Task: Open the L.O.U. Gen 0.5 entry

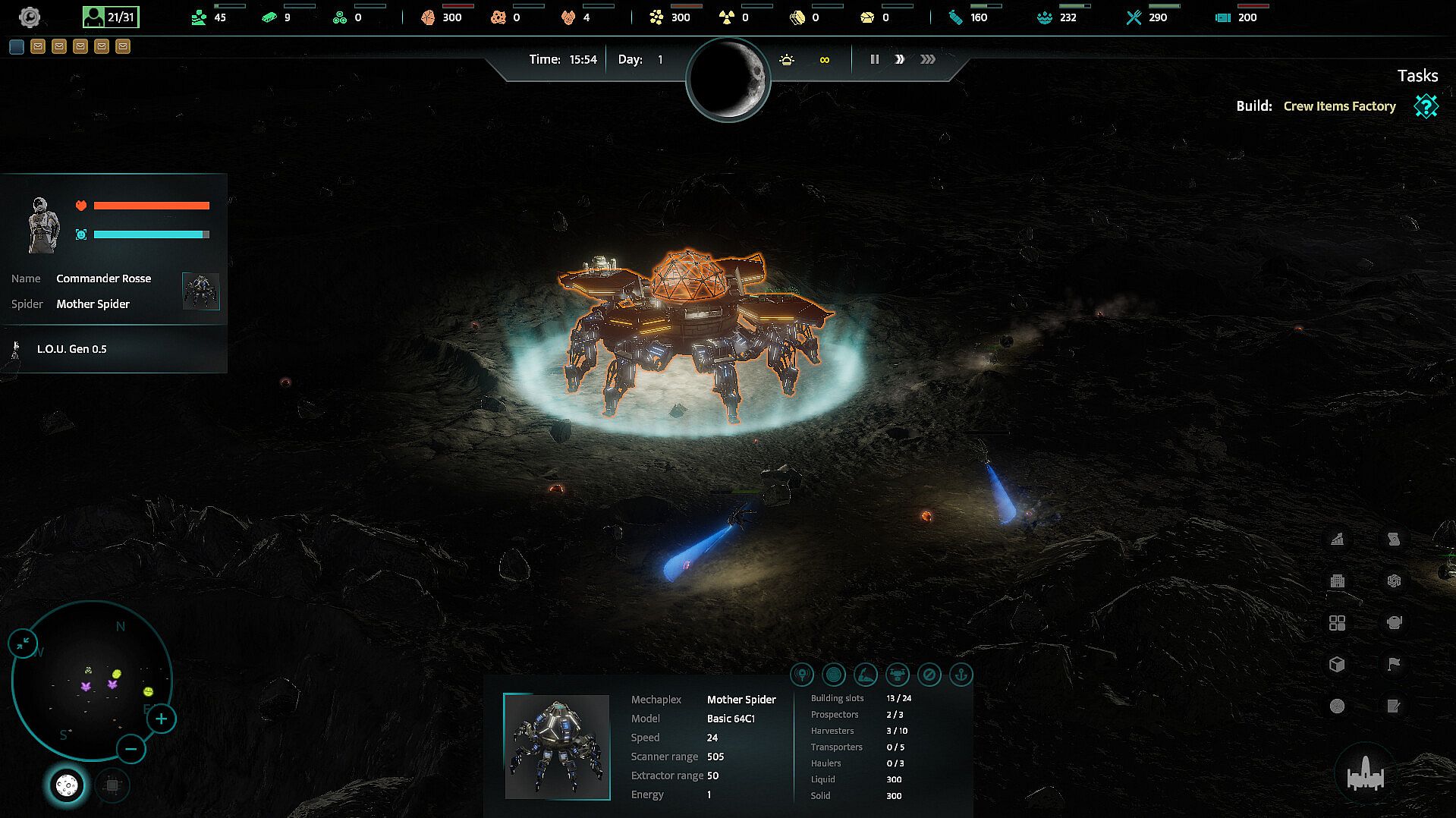Action: 72,349
